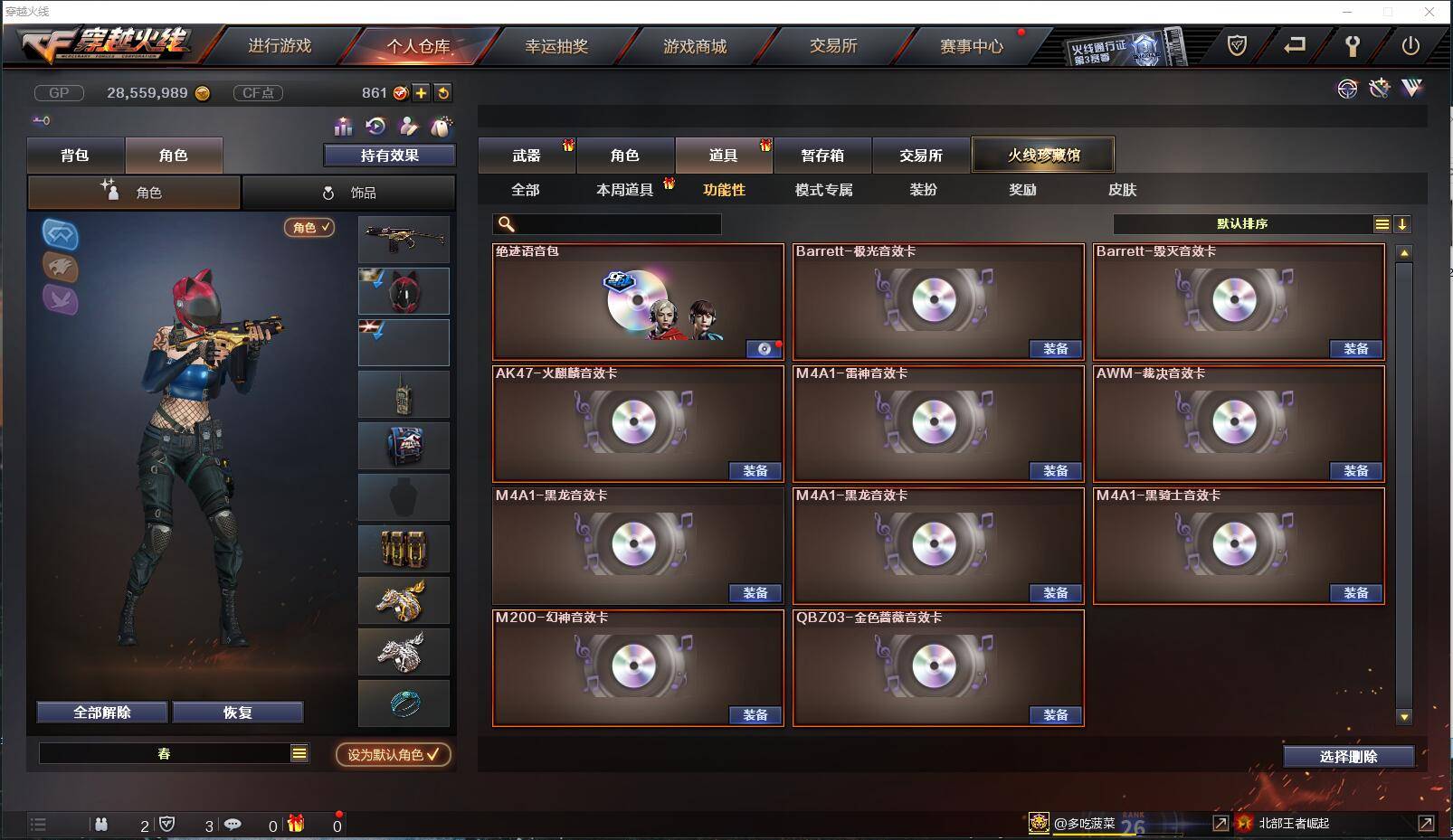The image size is (1453, 840).
Task: Toggle the 角色 checkmark above the character model
Action: [x=309, y=228]
